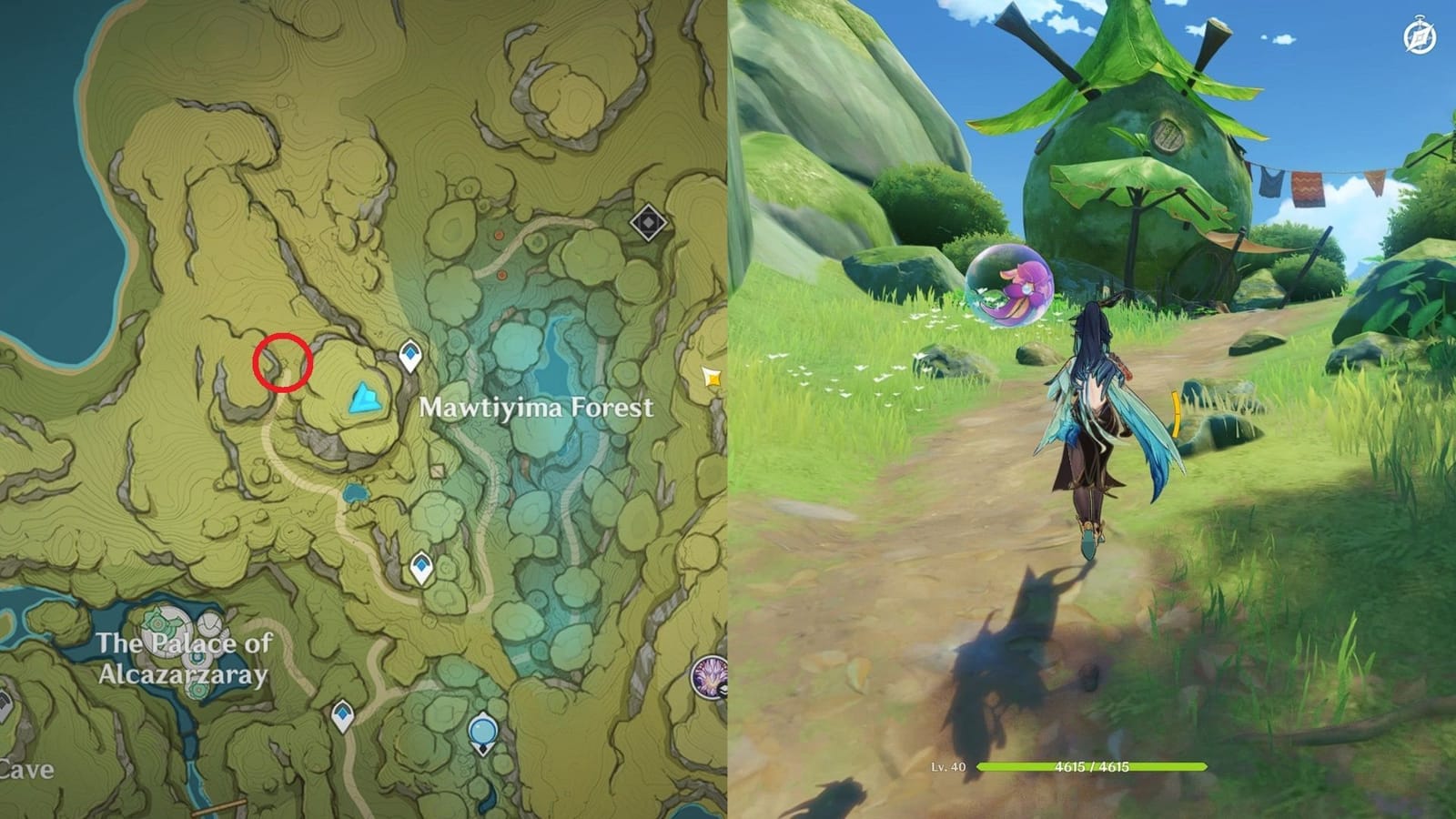Click the lower orange dot marker on the path
This screenshot has height=819, width=1456.
click(501, 276)
